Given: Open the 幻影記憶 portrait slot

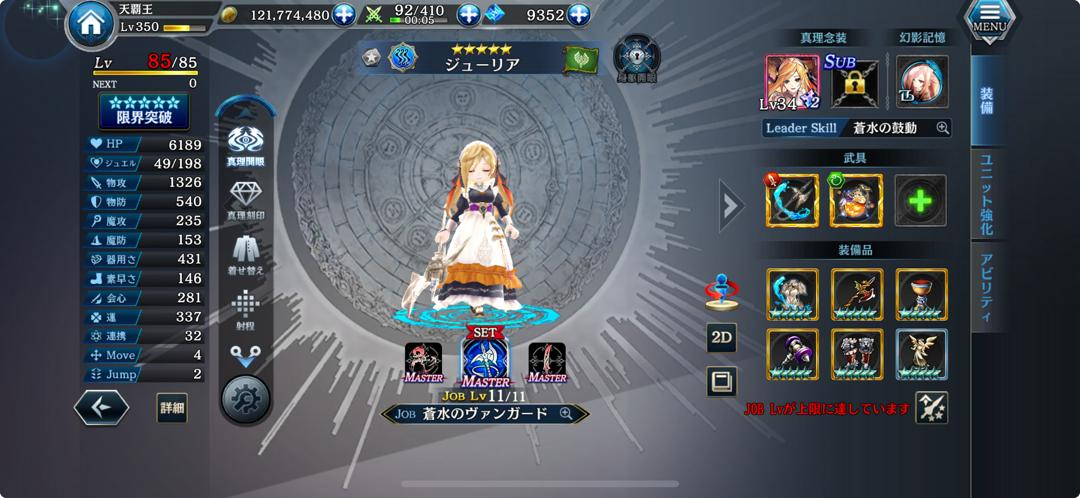Looking at the screenshot, I should pyautogui.click(x=922, y=82).
